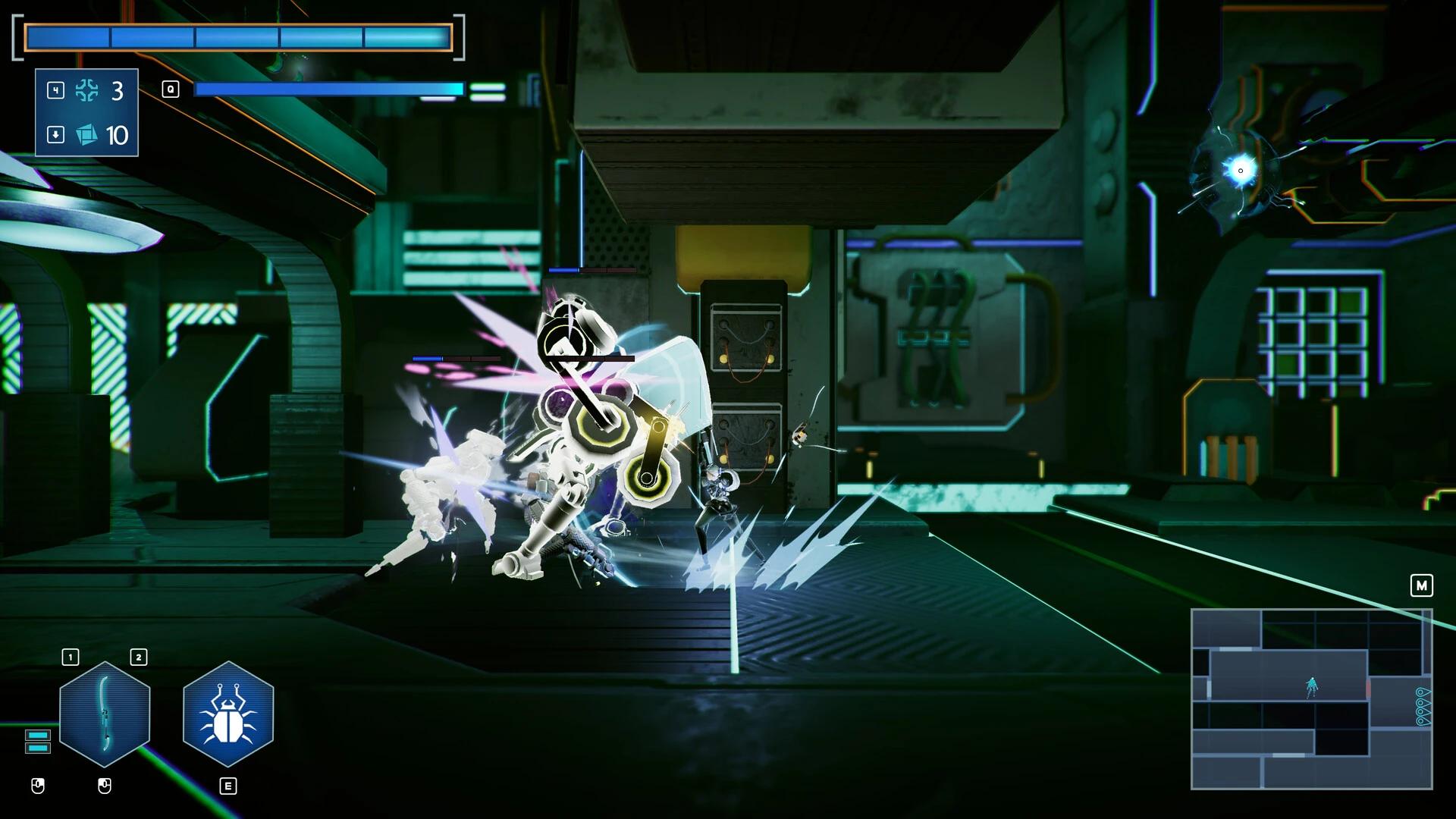
Task: Select the katana weapon hexagon icon
Action: tap(105, 714)
